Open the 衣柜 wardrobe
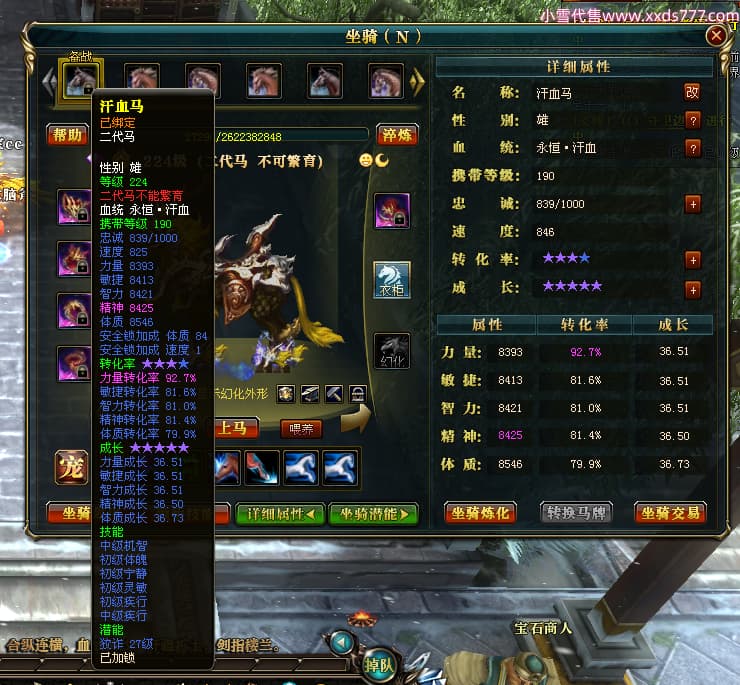This screenshot has height=685, width=740. 392,280
